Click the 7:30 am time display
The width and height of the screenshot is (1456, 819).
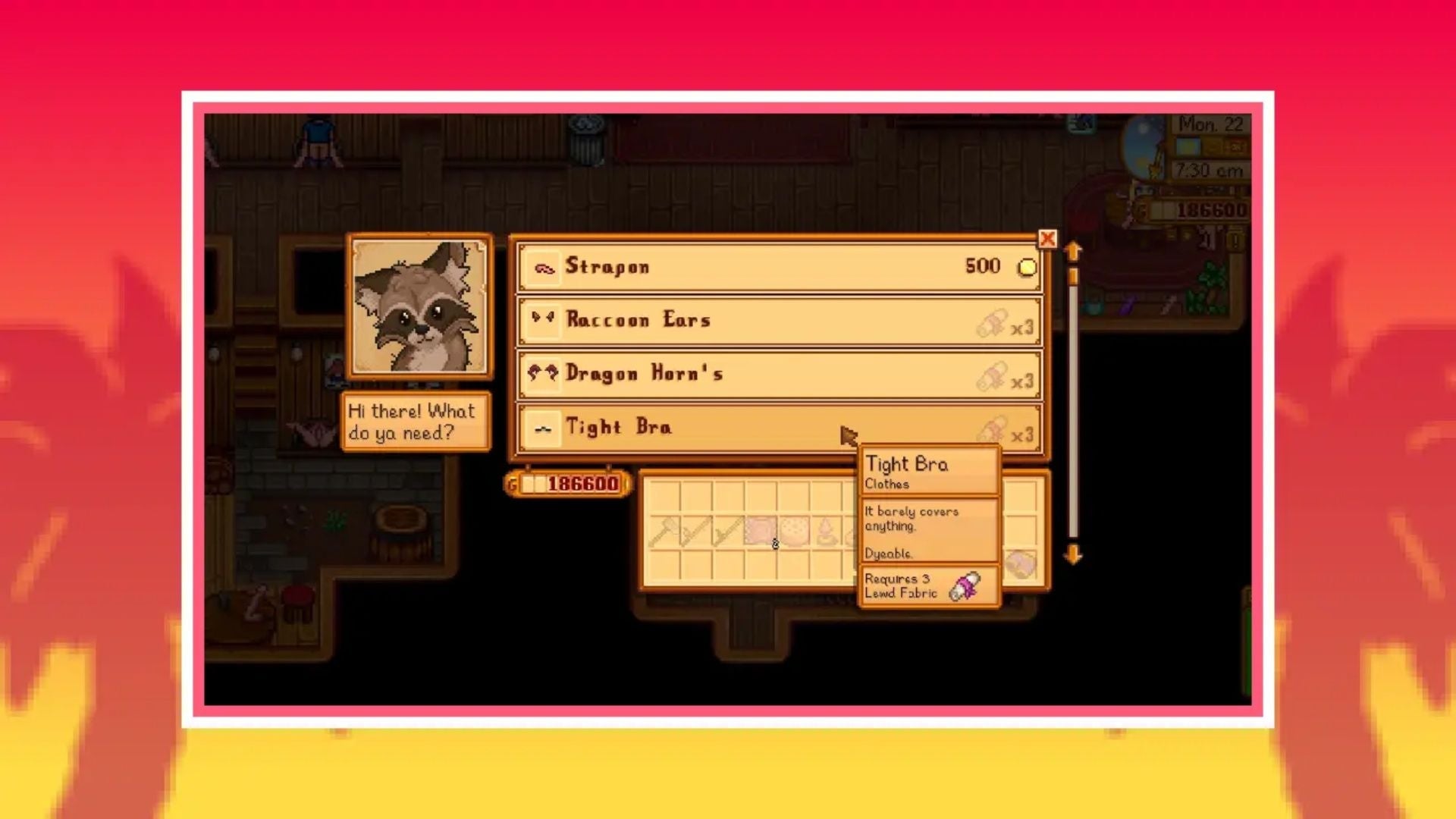[1210, 169]
